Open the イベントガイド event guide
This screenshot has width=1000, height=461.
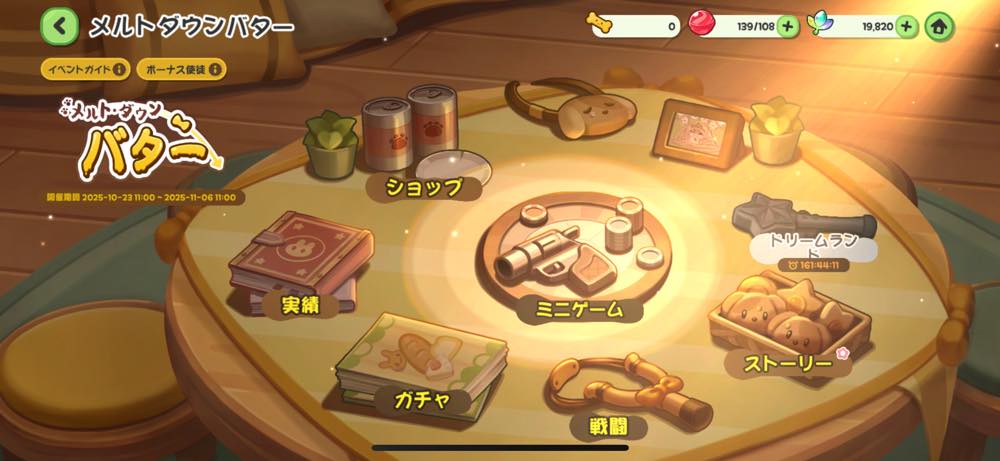[85, 69]
